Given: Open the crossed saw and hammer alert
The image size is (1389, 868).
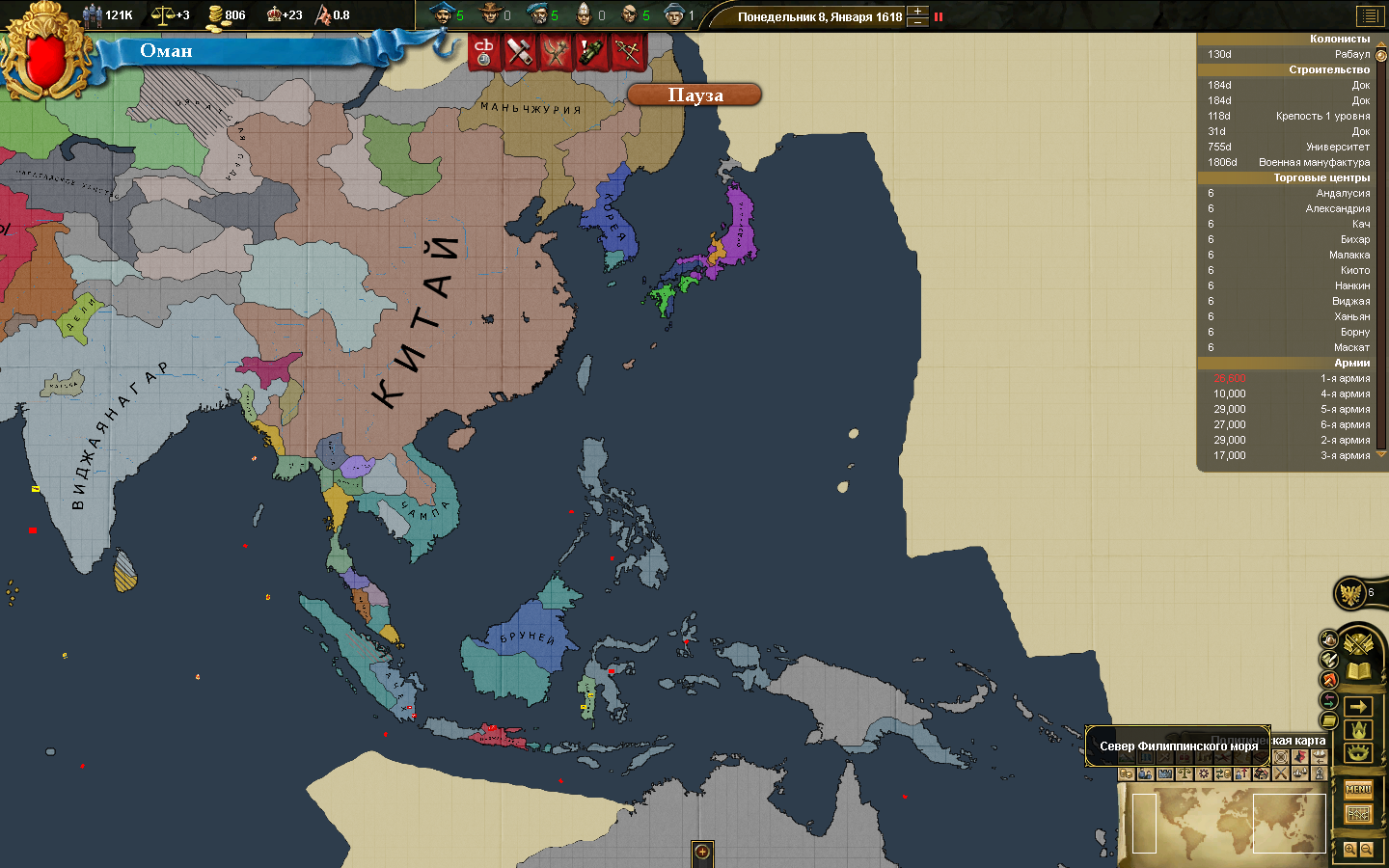Looking at the screenshot, I should (x=520, y=52).
